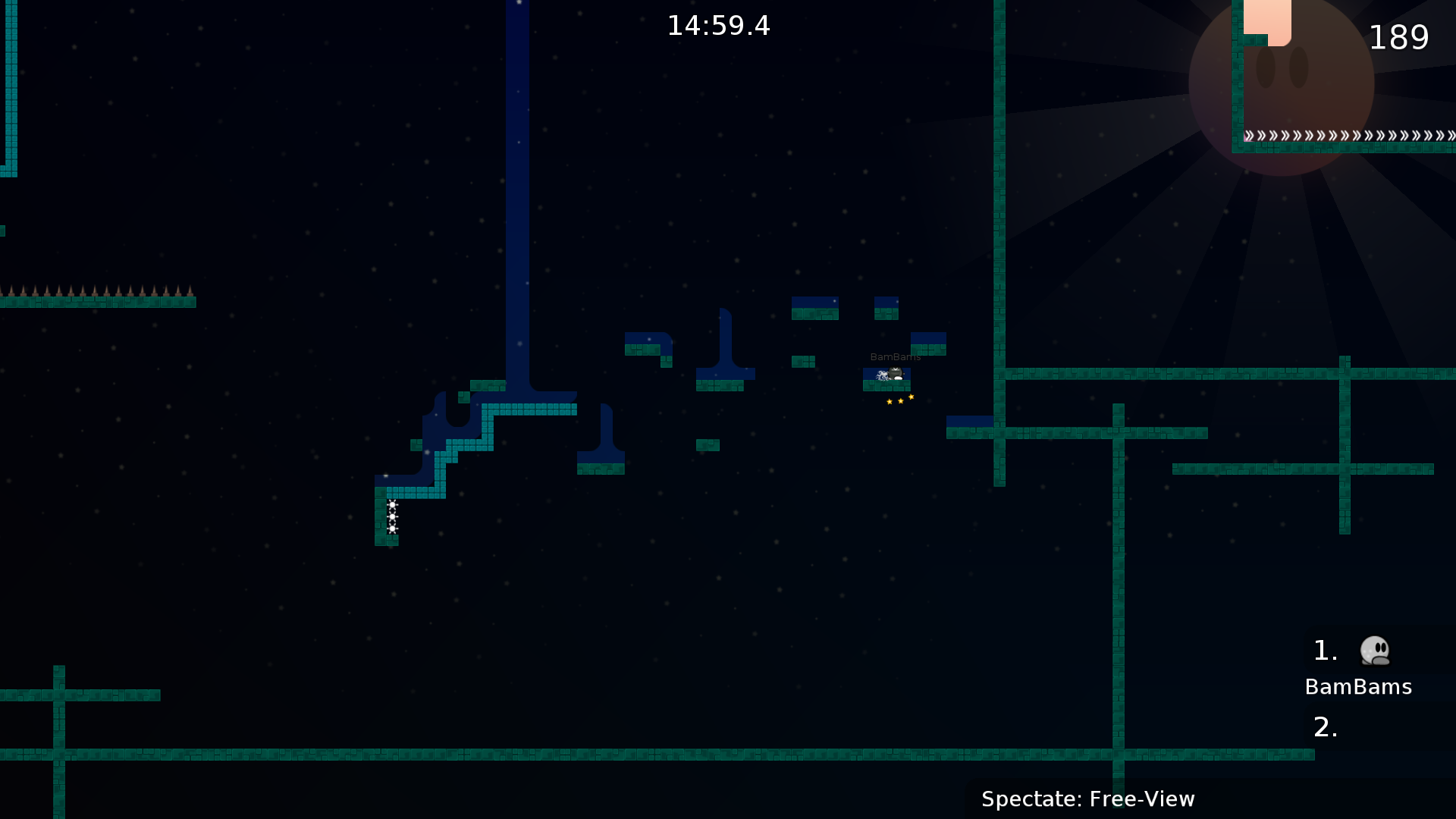Click the score counter showing 189
Viewport: 1456px width, 819px height.
[1399, 38]
